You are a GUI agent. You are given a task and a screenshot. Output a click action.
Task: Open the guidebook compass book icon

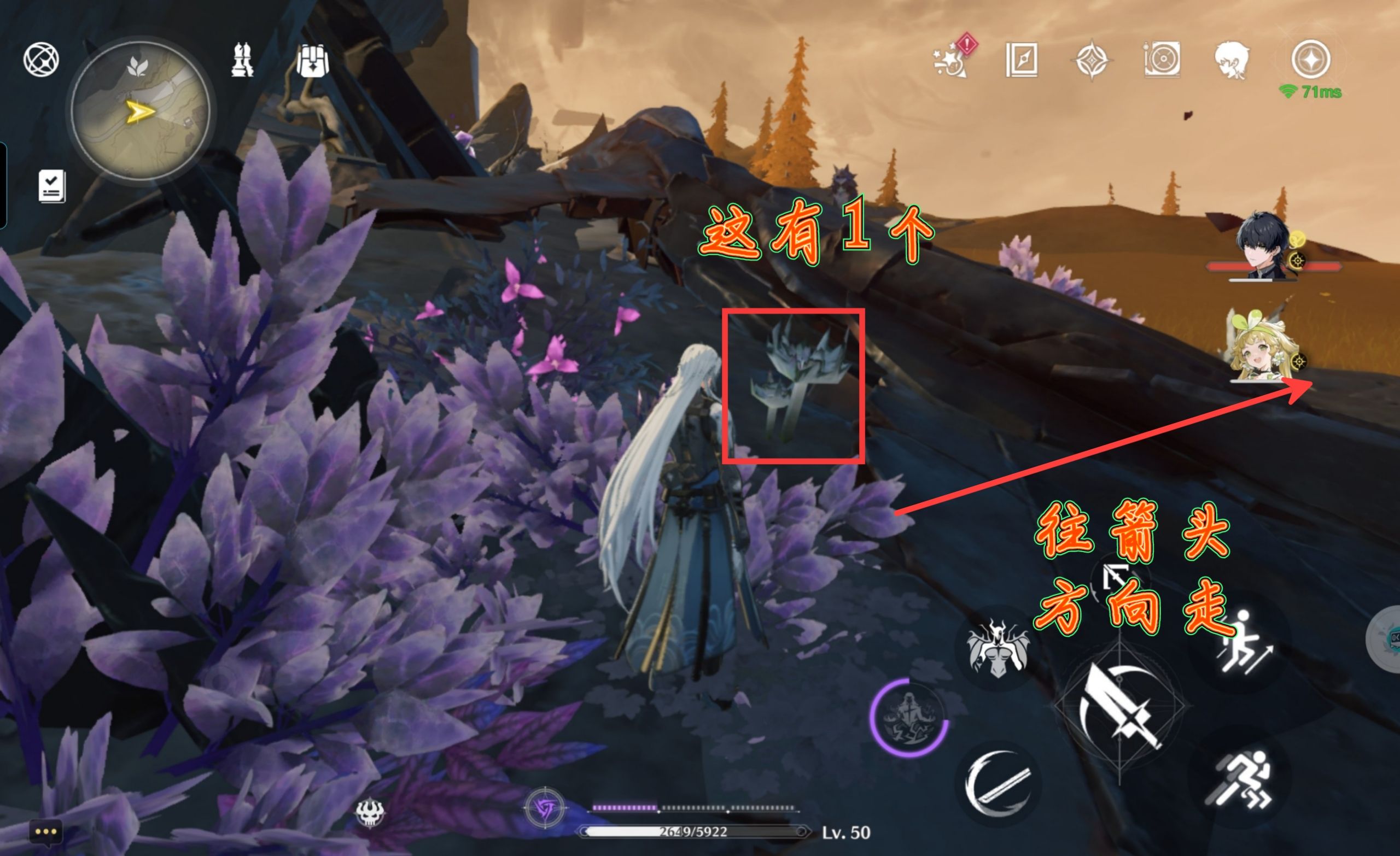[1021, 60]
